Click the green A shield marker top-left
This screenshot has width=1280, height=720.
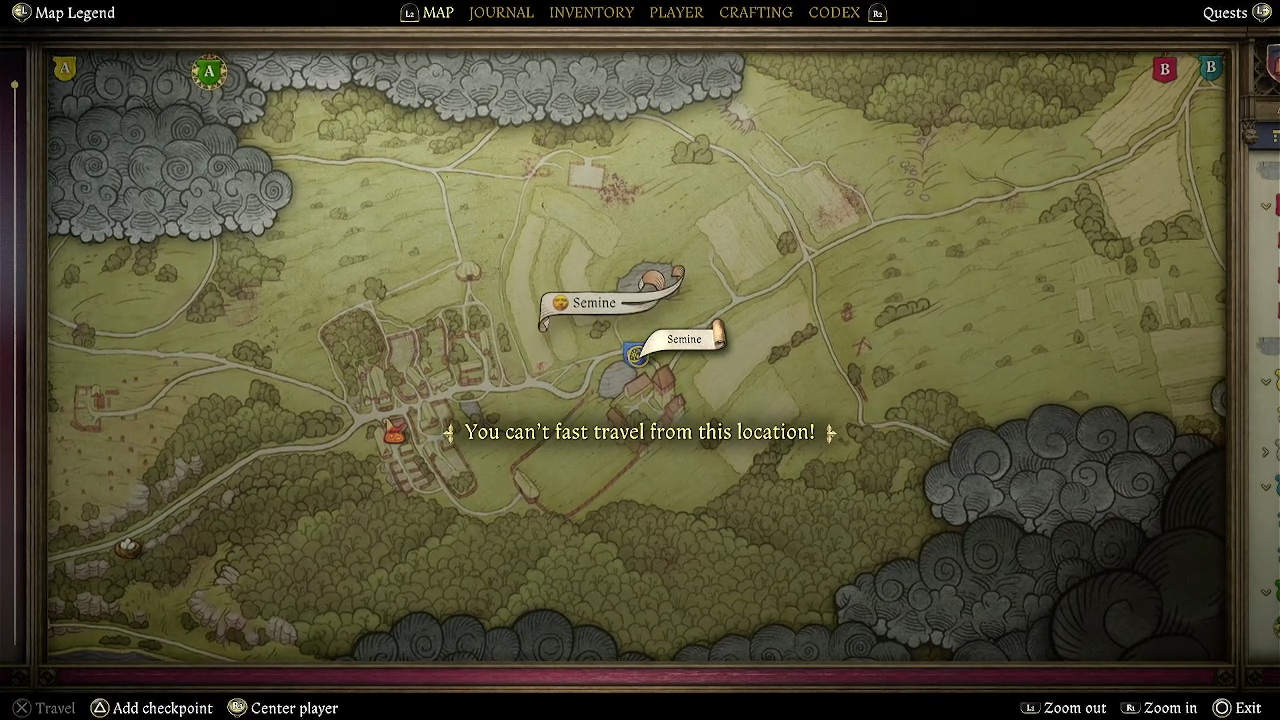[209, 71]
